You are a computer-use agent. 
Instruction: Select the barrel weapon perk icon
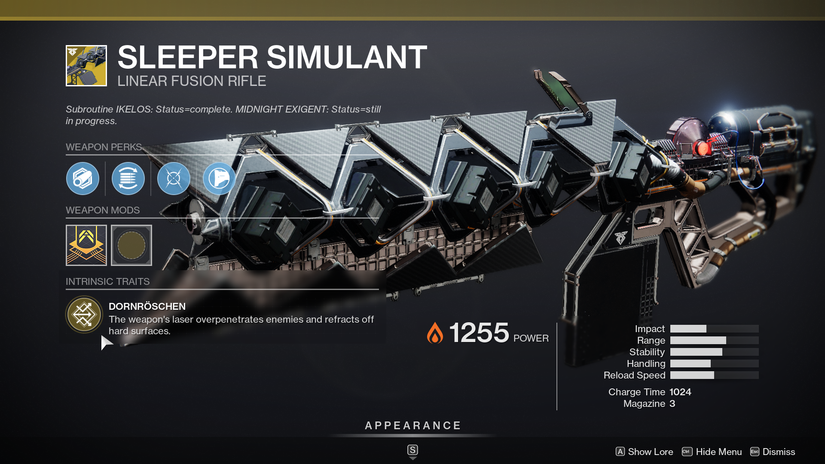pos(81,179)
